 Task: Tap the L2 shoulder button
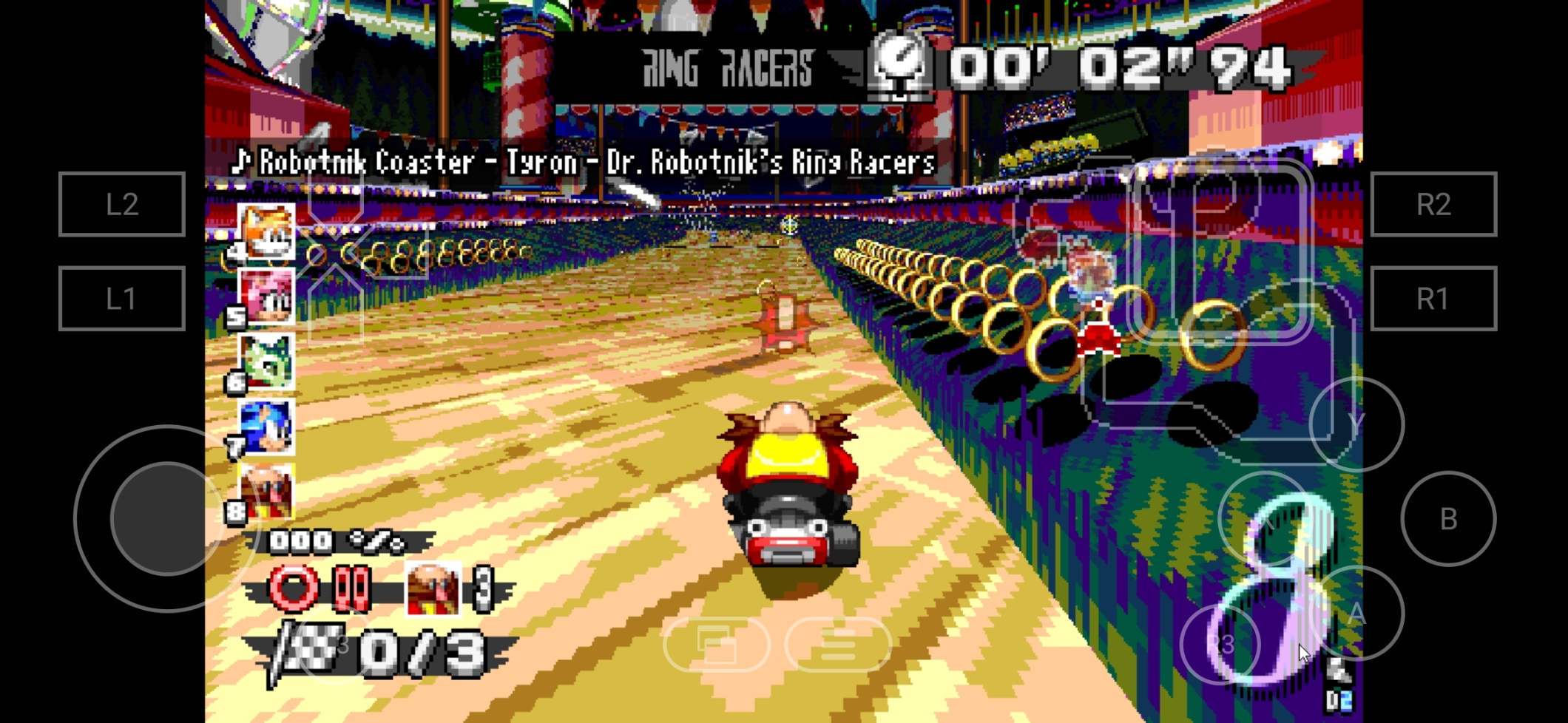122,204
